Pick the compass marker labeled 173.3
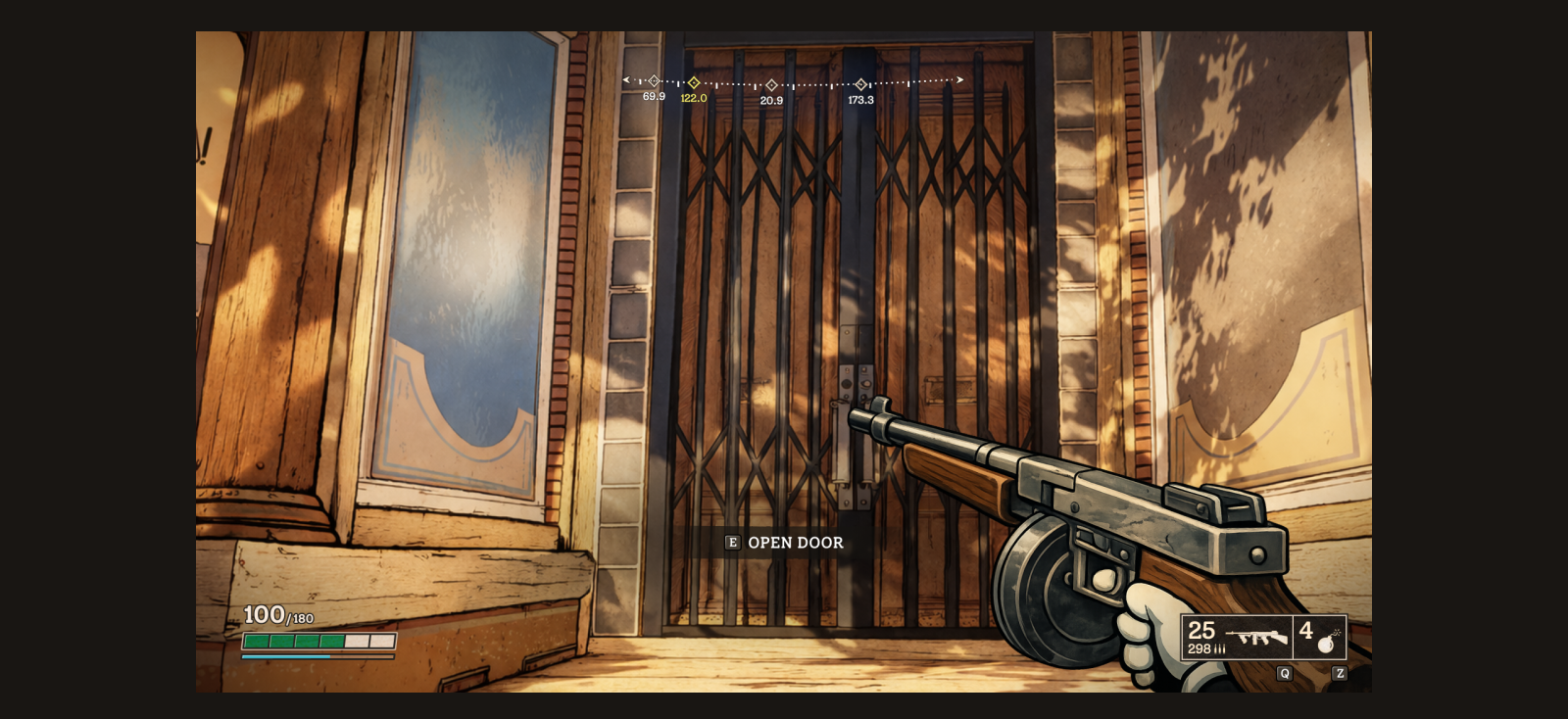The height and width of the screenshot is (719, 1568). click(860, 84)
